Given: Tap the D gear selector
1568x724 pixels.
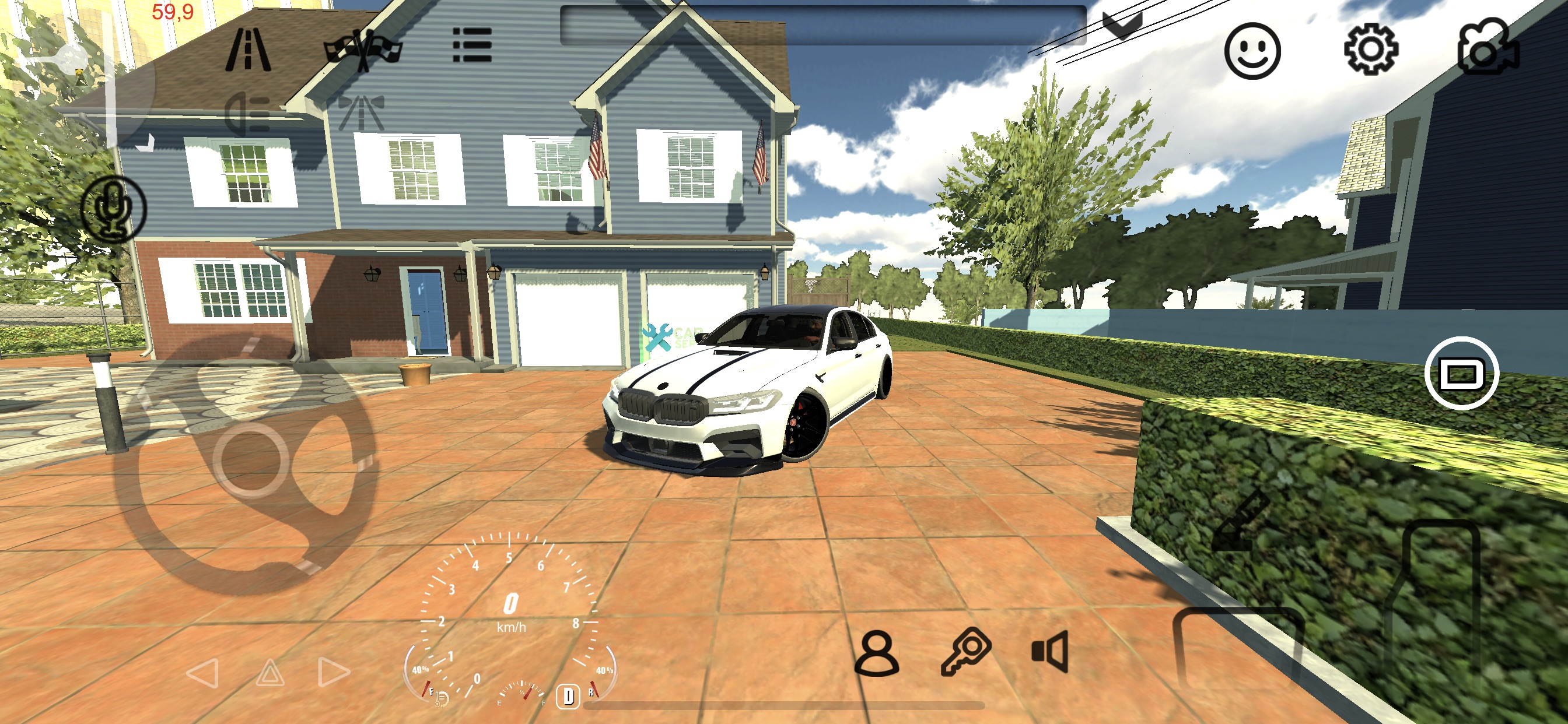Looking at the screenshot, I should 568,695.
